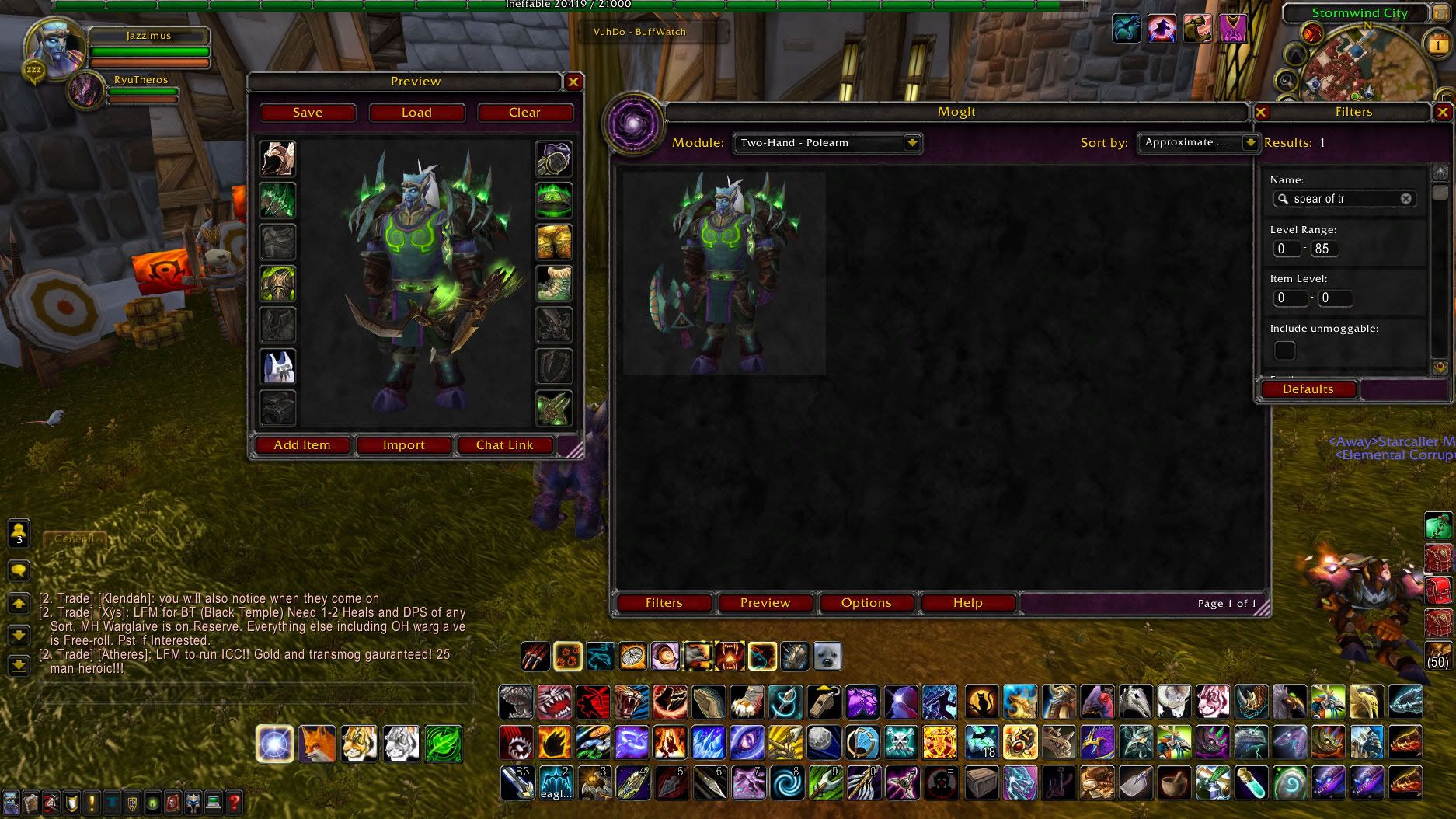This screenshot has width=1456, height=819.
Task: Open MogIt Options
Action: click(866, 603)
